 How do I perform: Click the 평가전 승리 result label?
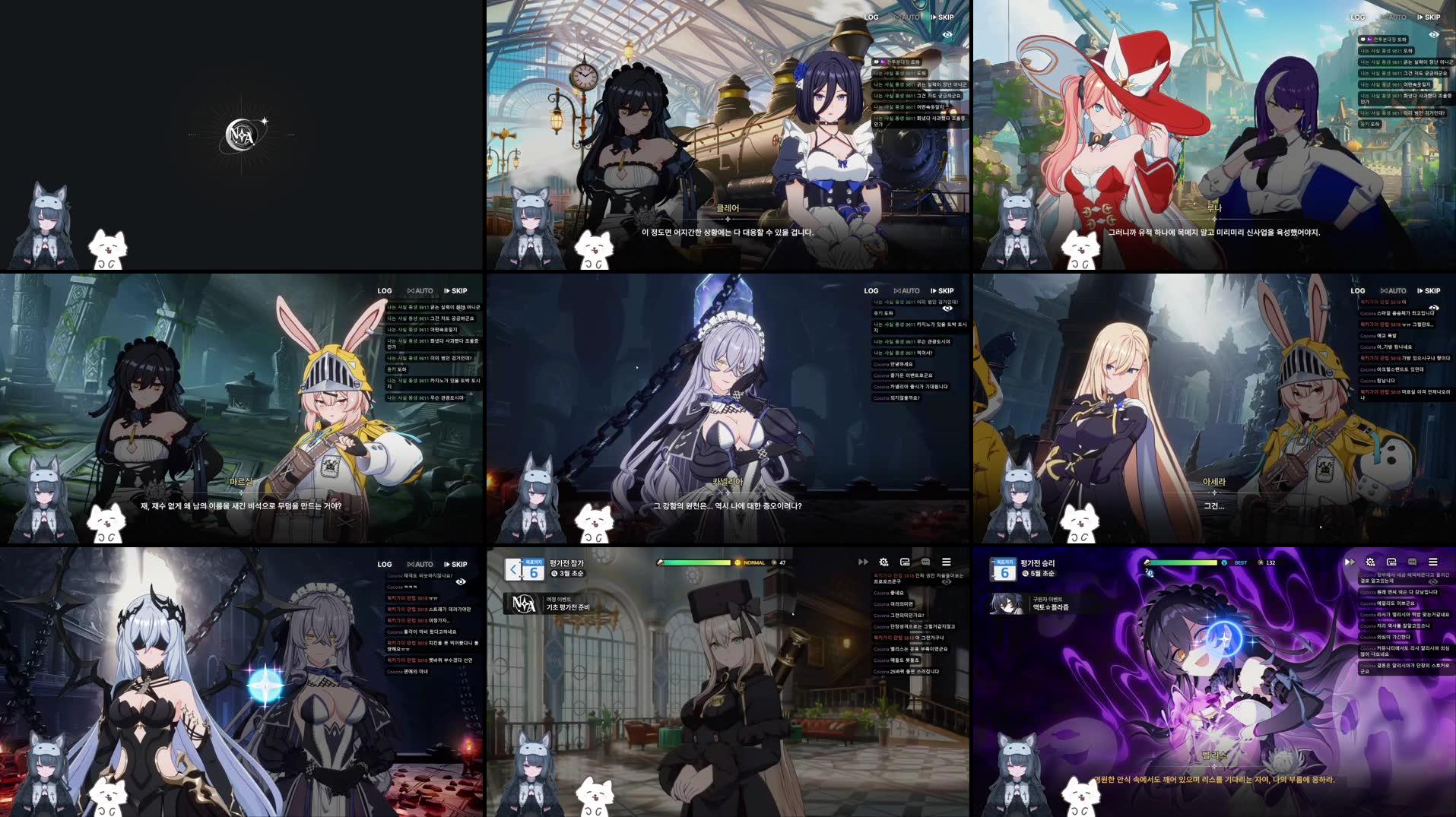[1038, 562]
